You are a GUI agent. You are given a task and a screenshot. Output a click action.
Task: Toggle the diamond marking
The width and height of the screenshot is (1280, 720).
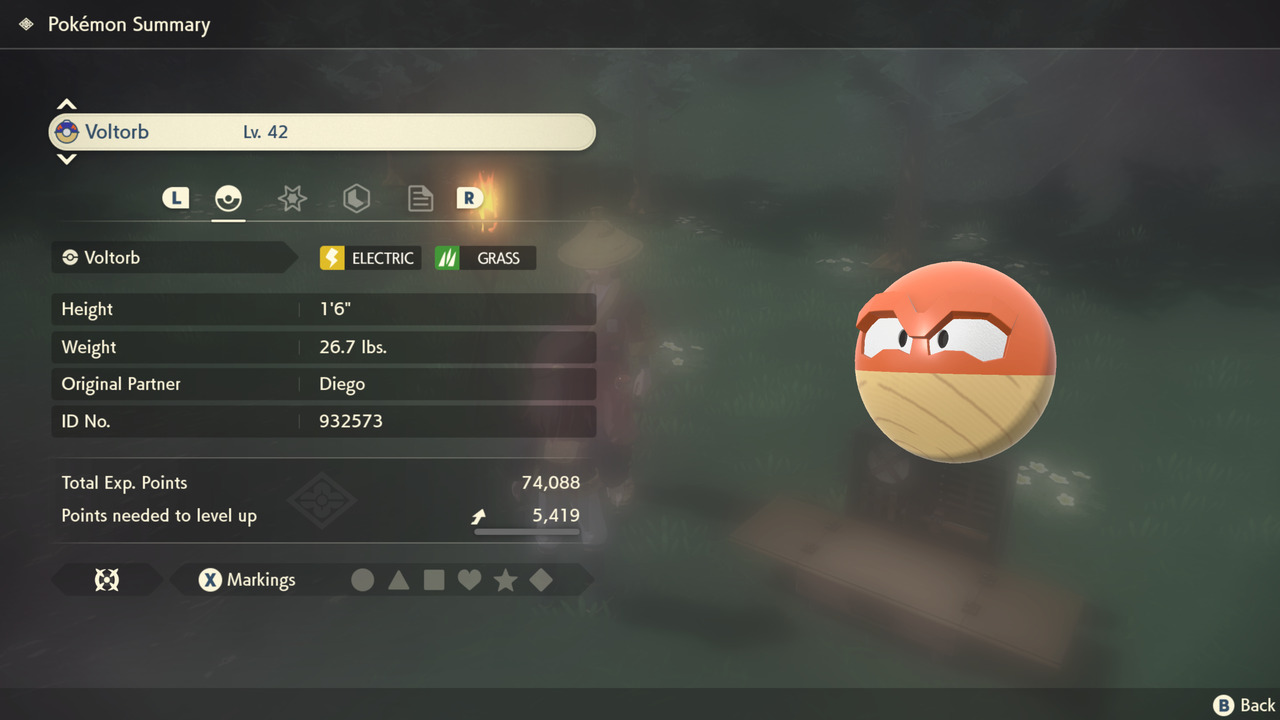(x=541, y=580)
